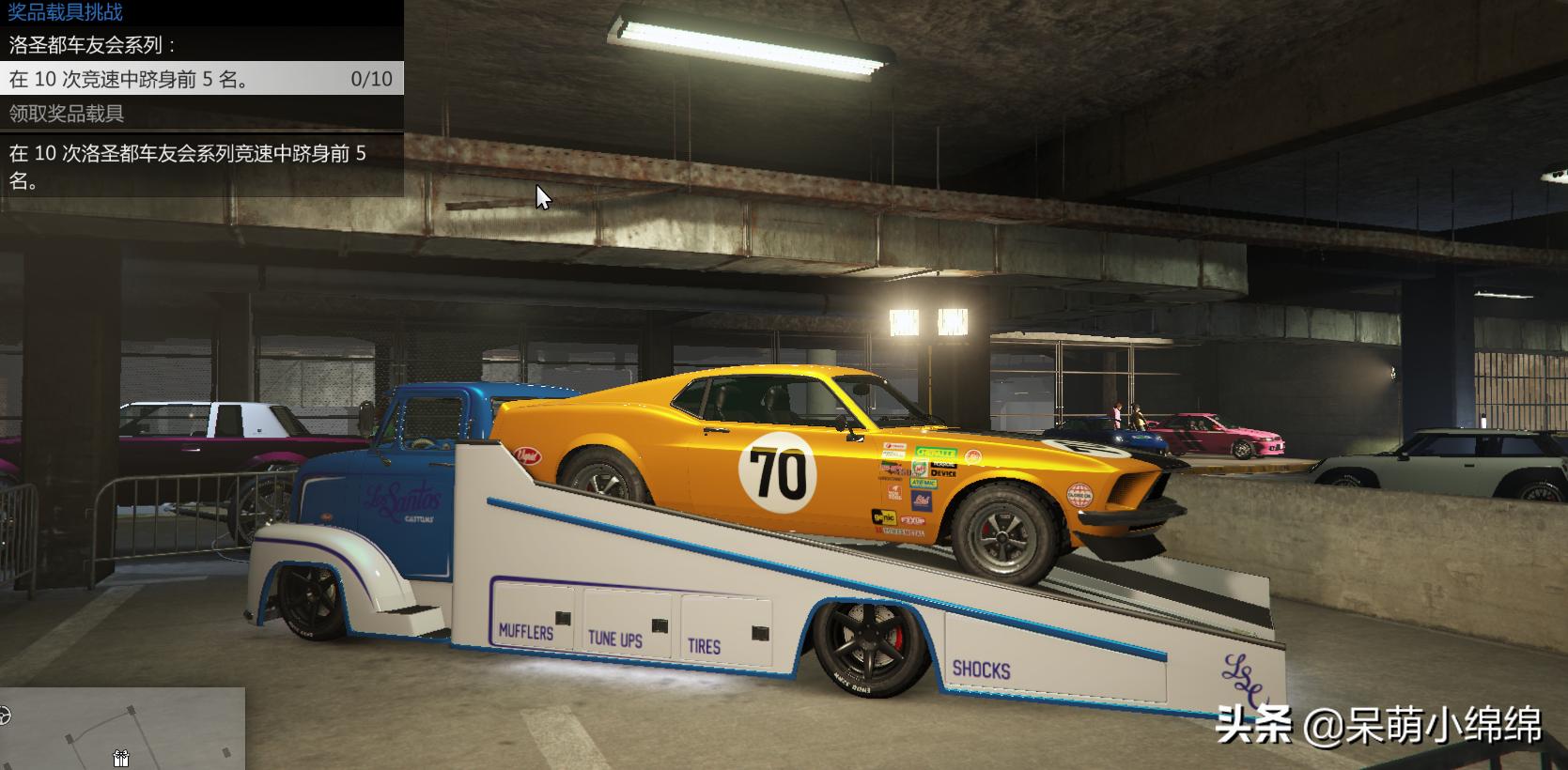Select the steering wheel icon above the minimap
The width and height of the screenshot is (1568, 770).
coord(6,716)
